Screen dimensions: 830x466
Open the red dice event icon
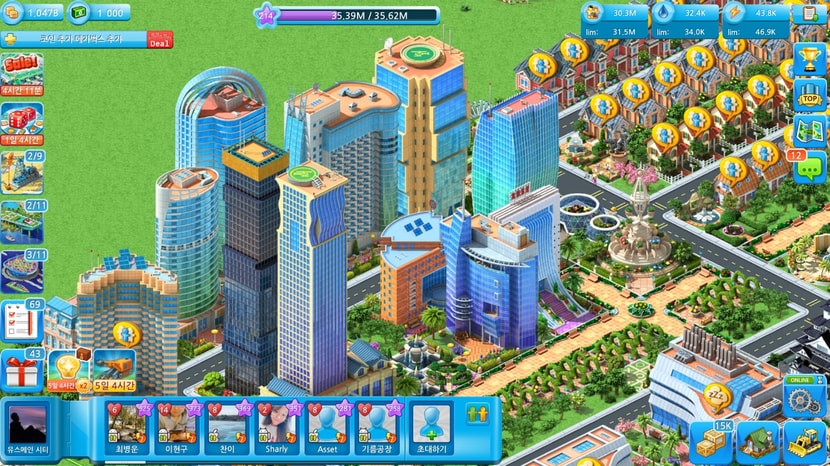point(21,122)
